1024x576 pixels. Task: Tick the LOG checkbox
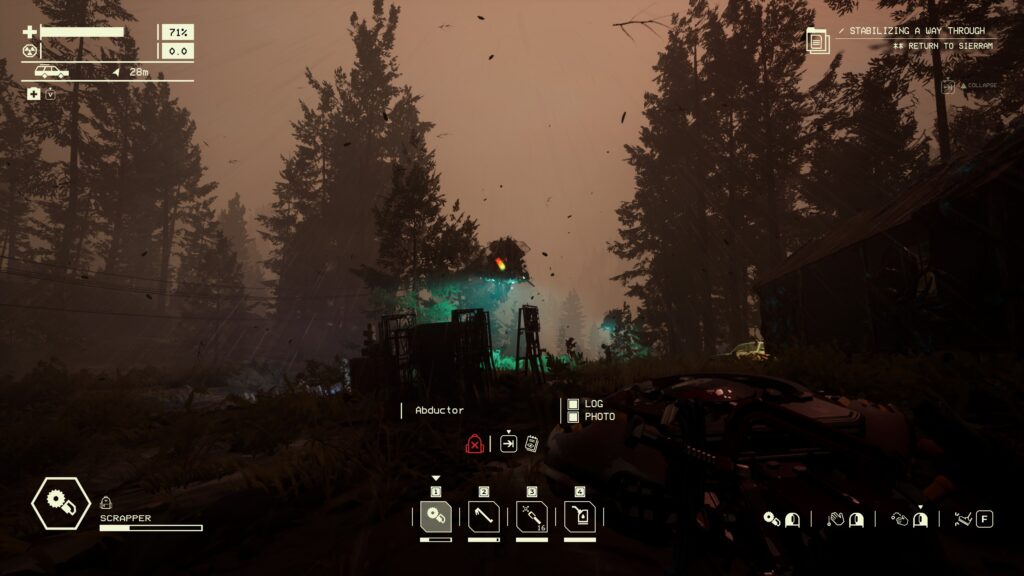click(x=573, y=404)
